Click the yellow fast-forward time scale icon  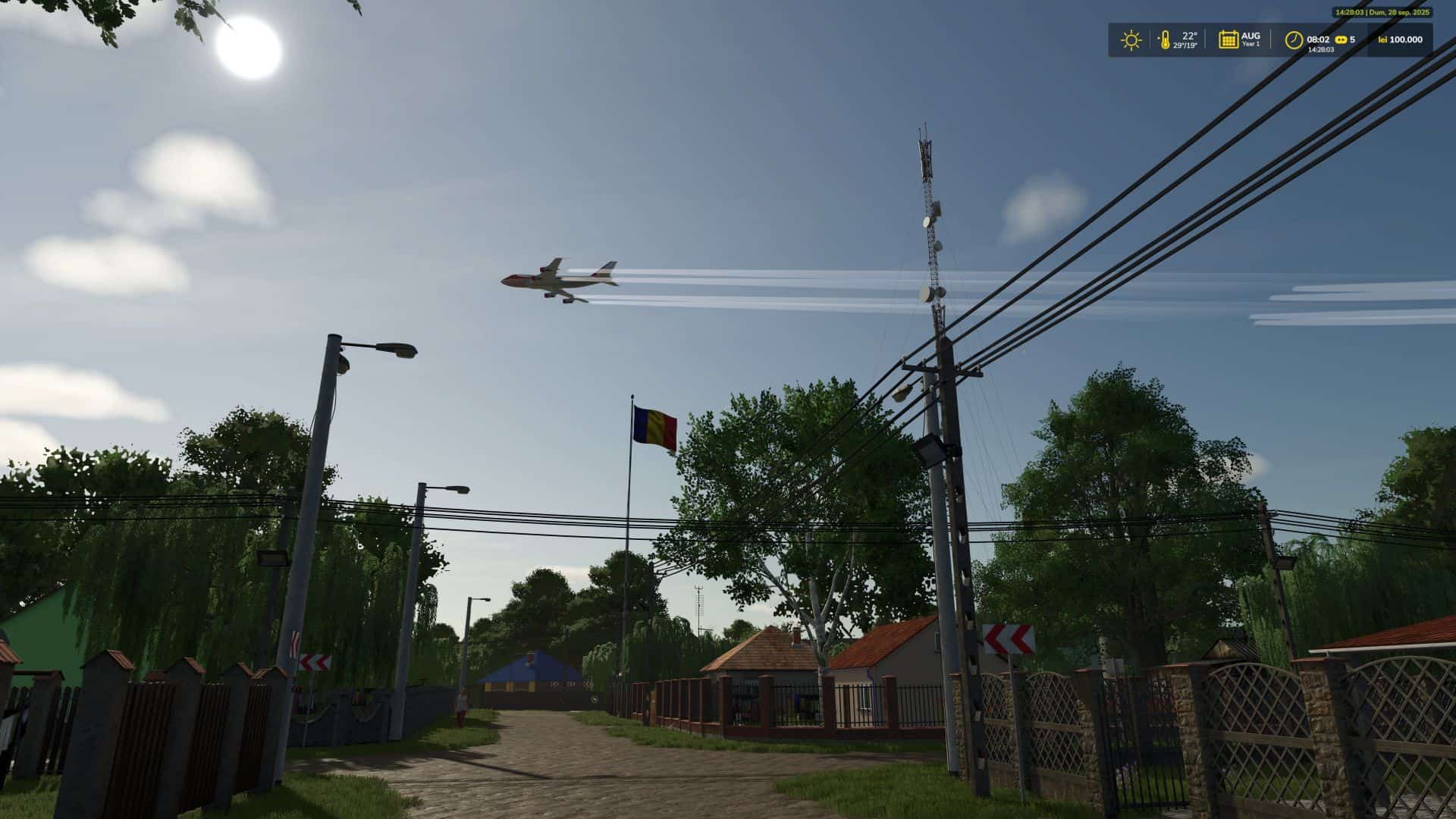[x=1341, y=39]
